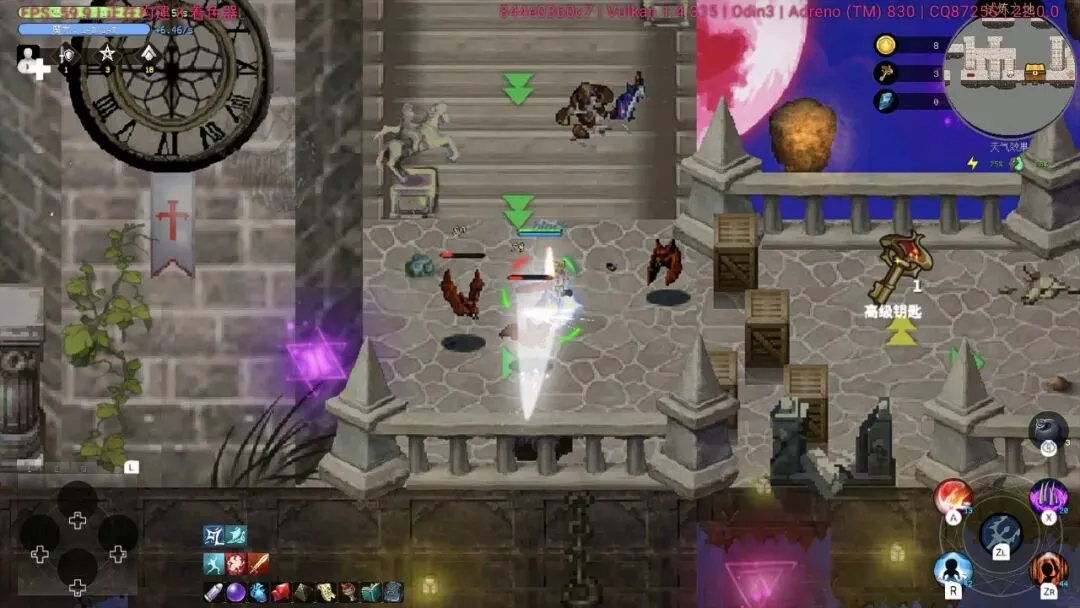Choose the blue heart item
The width and height of the screenshot is (1080, 608).
(258, 592)
